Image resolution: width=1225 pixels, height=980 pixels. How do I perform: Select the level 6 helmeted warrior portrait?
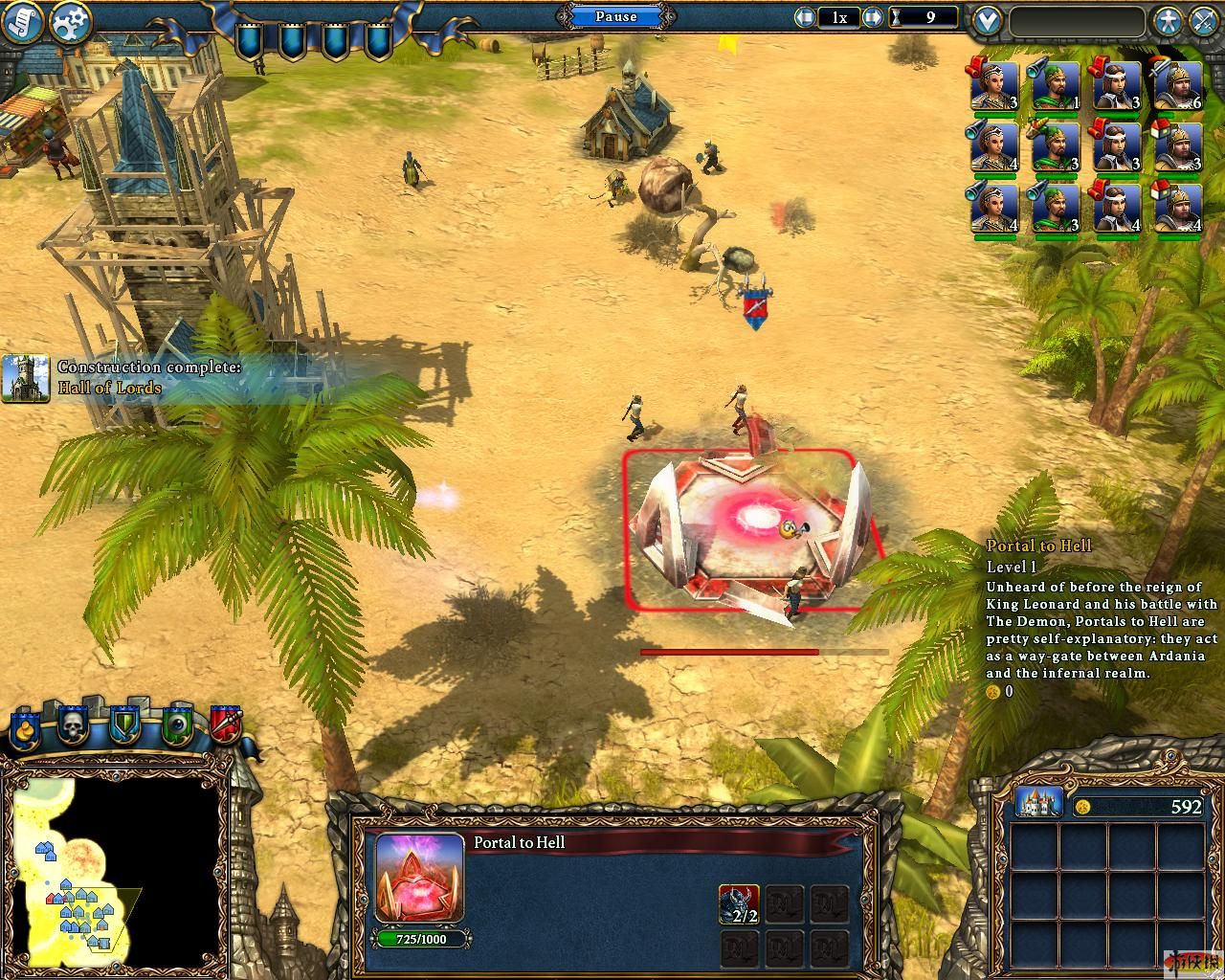[x=1179, y=87]
